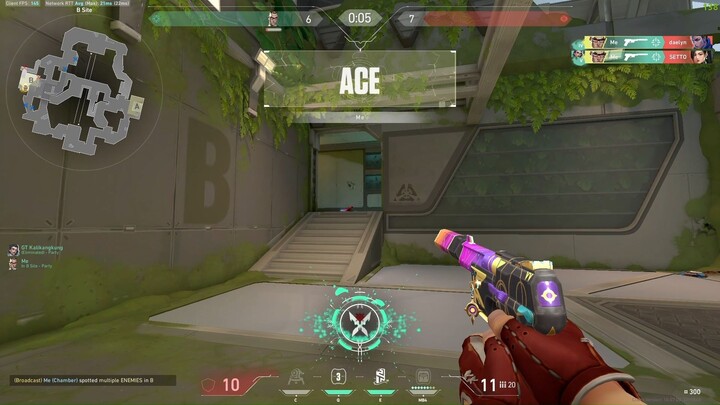720x405 pixels.
Task: Select the C ability trap icon
Action: (x=296, y=379)
